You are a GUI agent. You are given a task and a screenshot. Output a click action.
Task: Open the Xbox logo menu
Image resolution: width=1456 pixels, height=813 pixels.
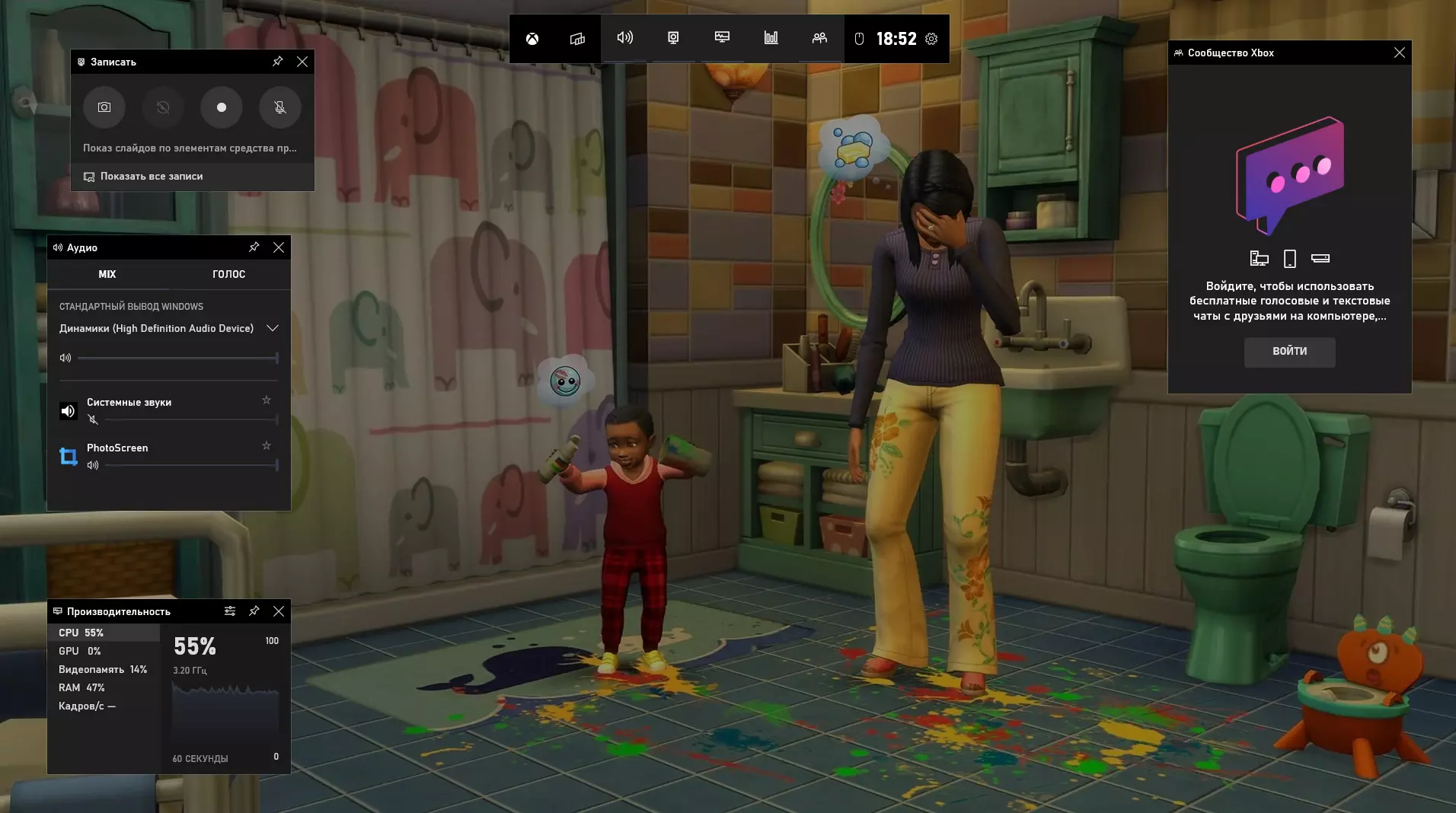click(x=532, y=39)
